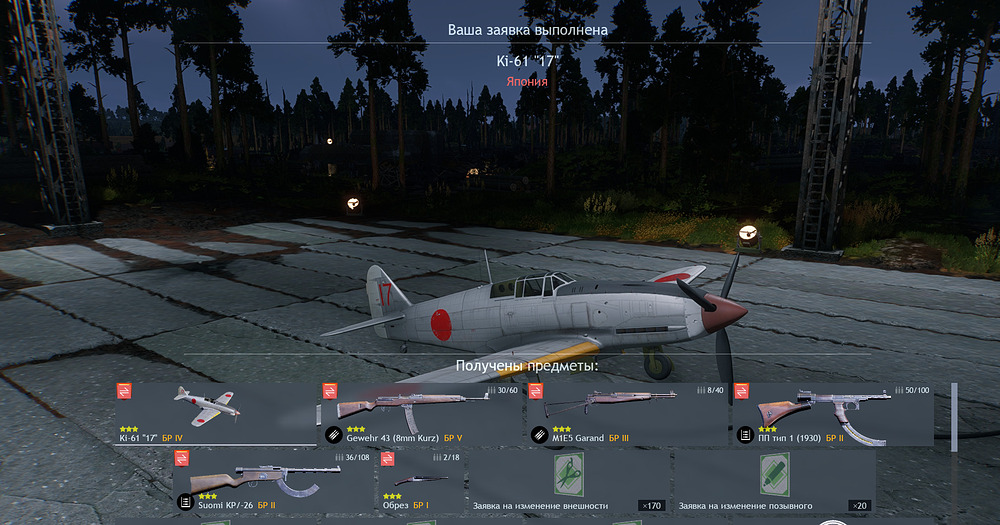1000x525 pixels.
Task: Click the Заявка на изменение внешности card
Action: [x=568, y=481]
